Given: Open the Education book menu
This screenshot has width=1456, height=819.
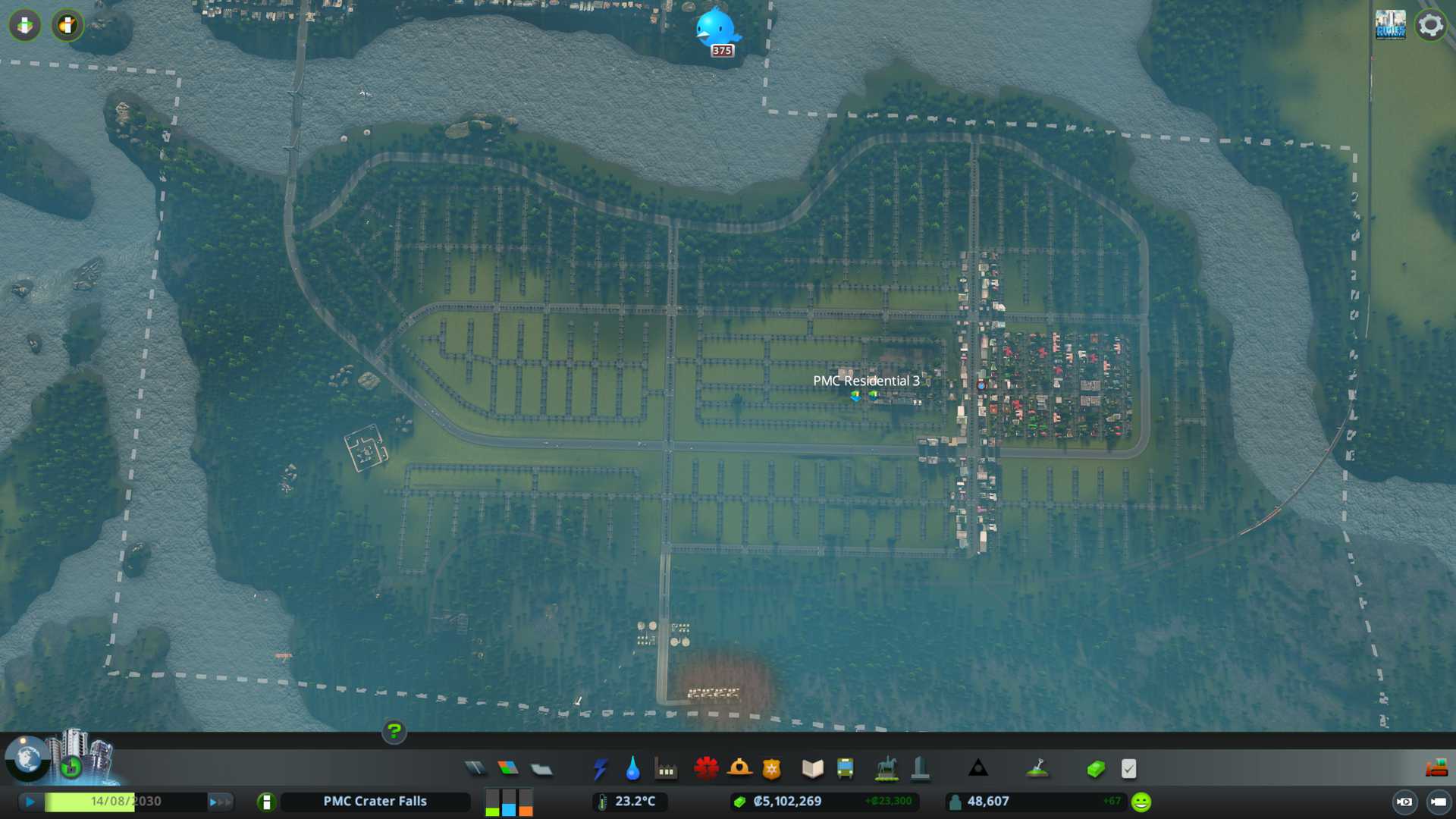Looking at the screenshot, I should click(812, 769).
